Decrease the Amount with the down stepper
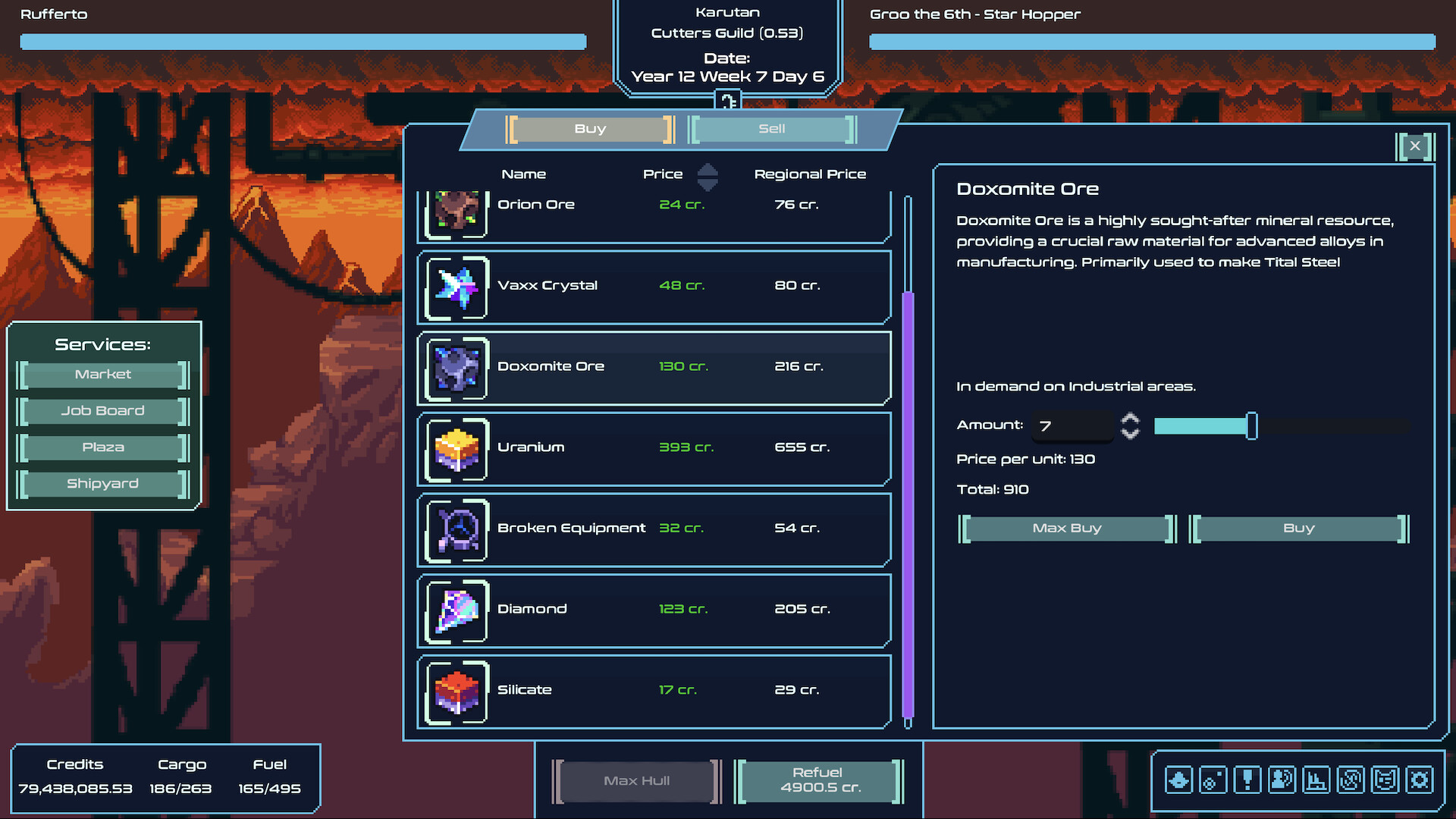 1129,435
